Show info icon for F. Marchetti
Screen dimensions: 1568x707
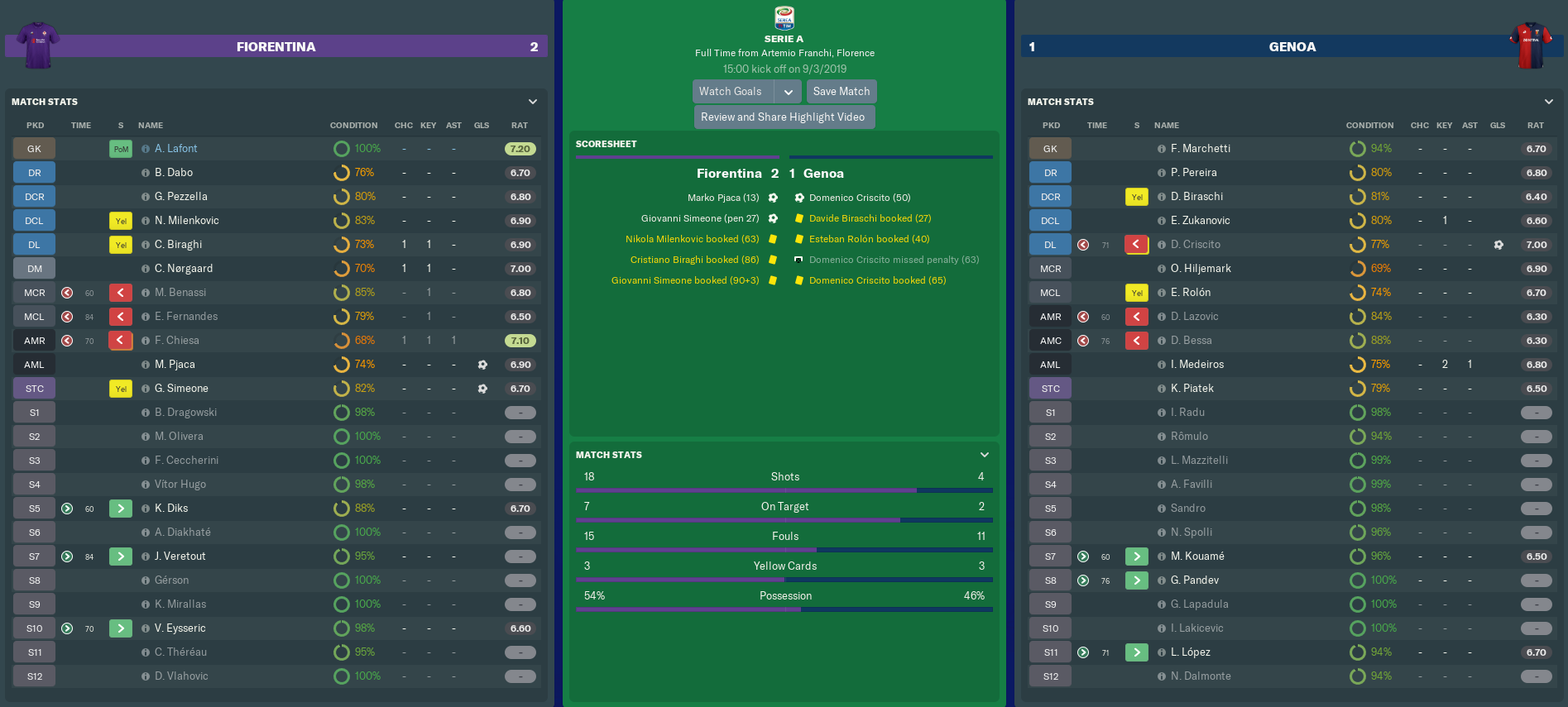pos(1162,149)
